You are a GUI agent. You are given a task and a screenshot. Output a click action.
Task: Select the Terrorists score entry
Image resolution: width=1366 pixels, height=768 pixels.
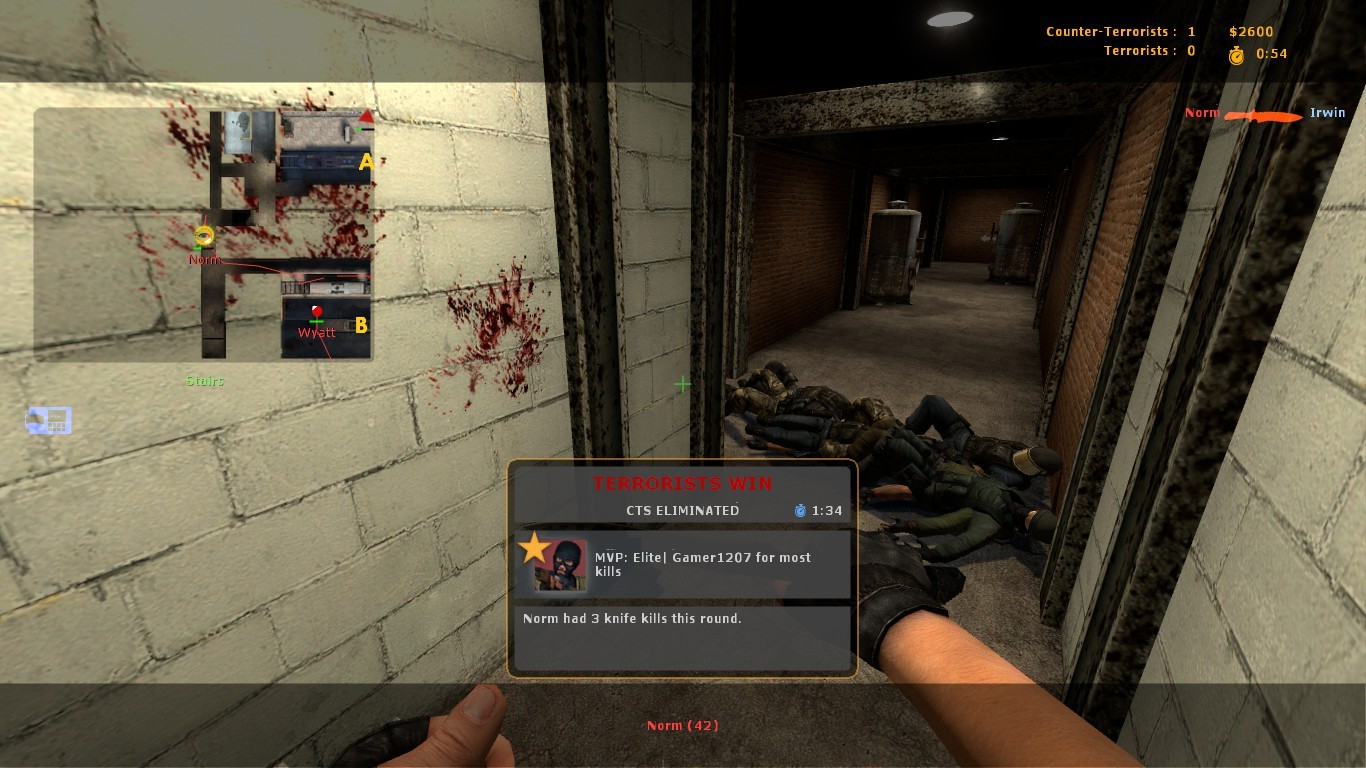(x=1150, y=50)
